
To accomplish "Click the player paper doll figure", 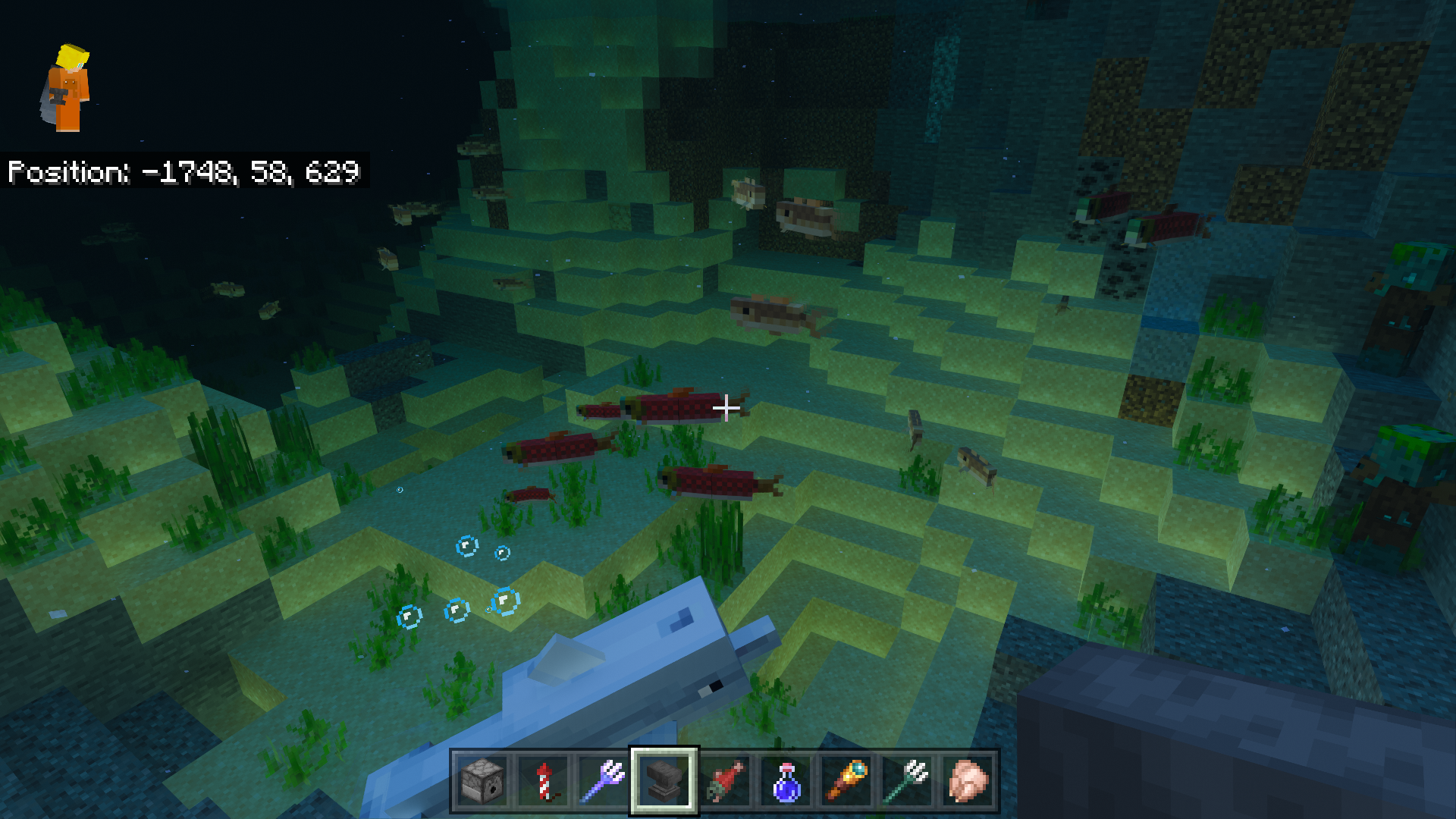I will [67, 88].
